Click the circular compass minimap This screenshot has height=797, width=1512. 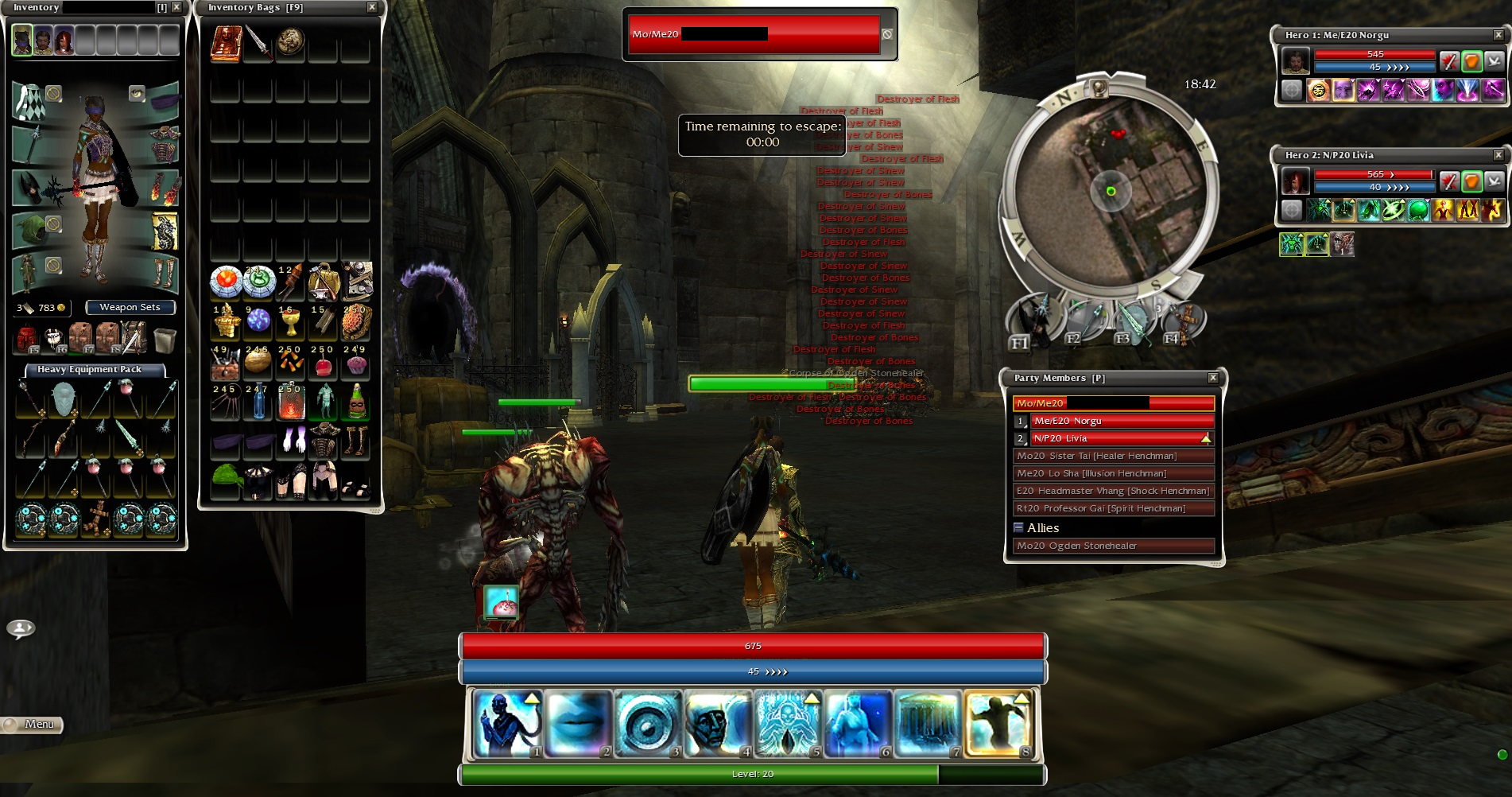[1111, 191]
